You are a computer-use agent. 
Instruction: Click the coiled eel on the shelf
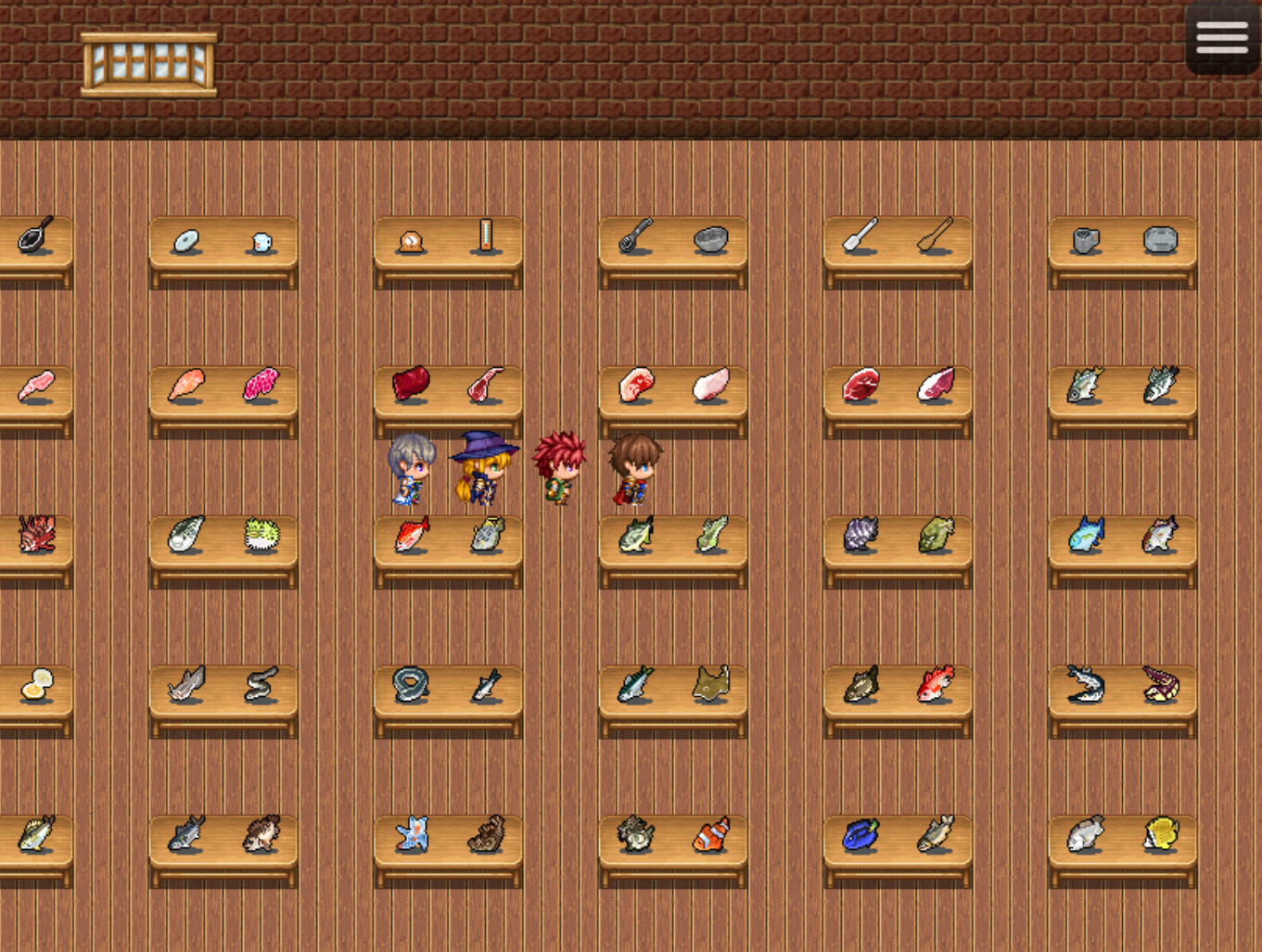tap(410, 684)
